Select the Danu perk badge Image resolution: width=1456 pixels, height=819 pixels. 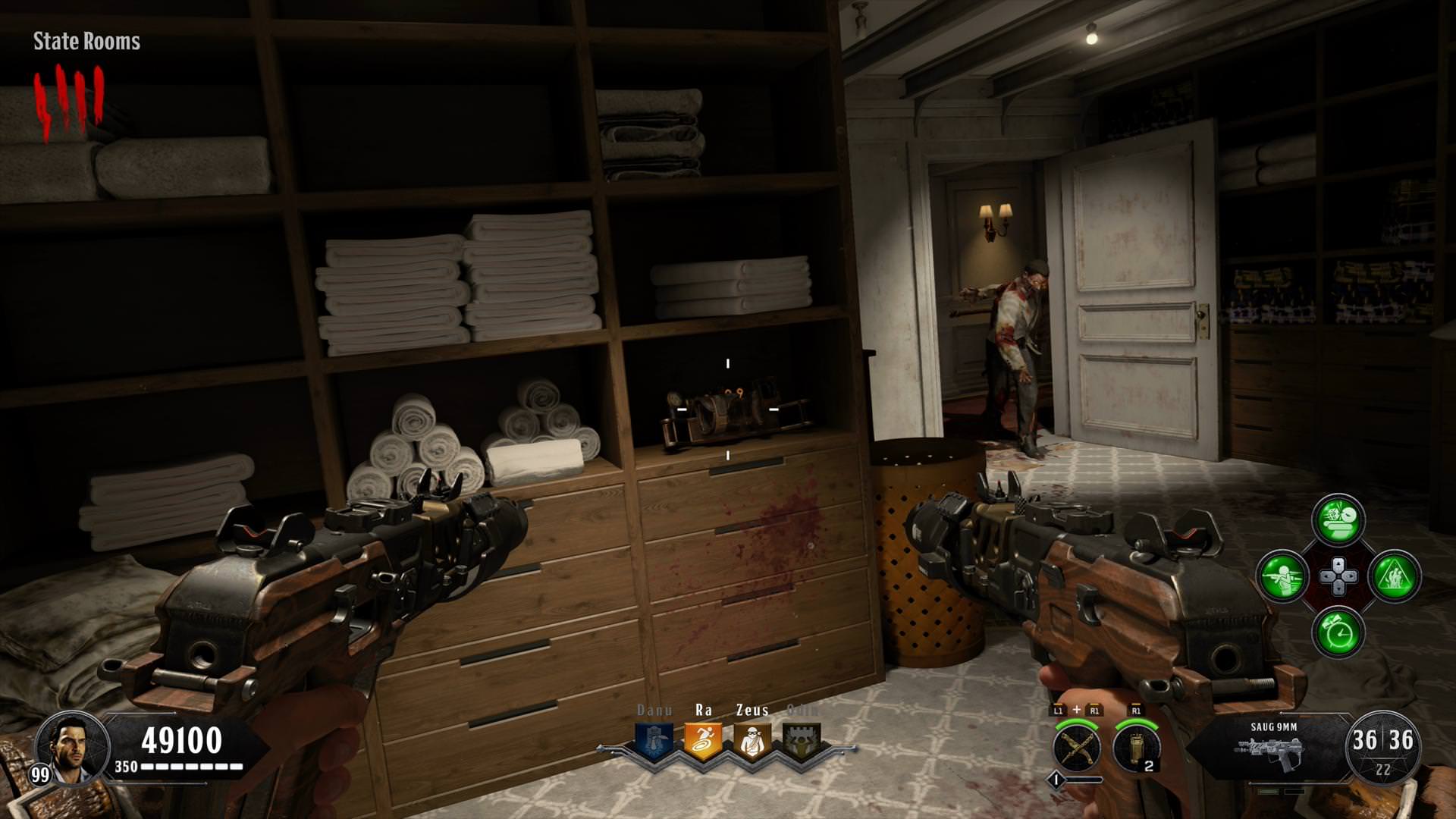(654, 741)
